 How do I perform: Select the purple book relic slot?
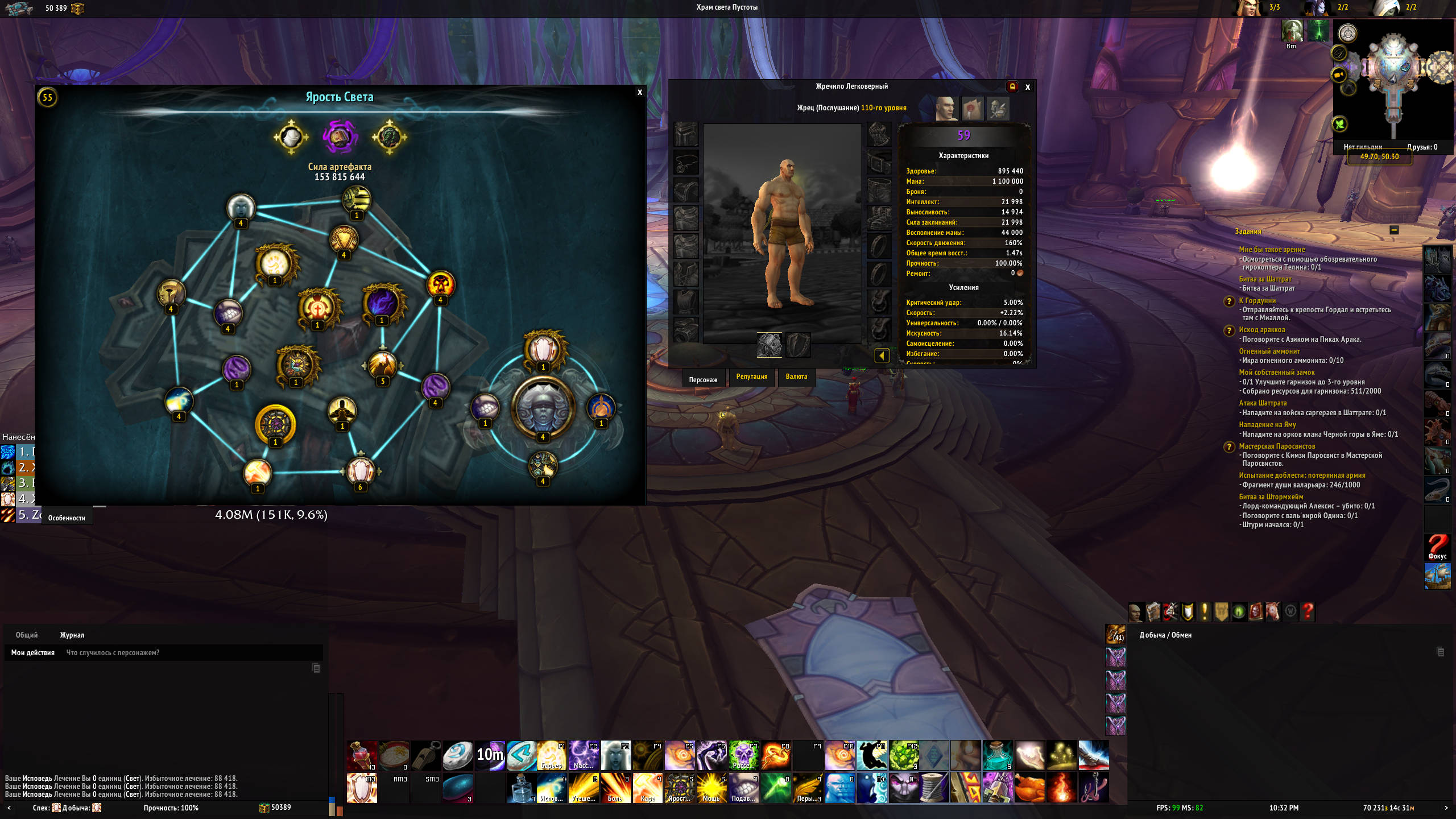340,137
